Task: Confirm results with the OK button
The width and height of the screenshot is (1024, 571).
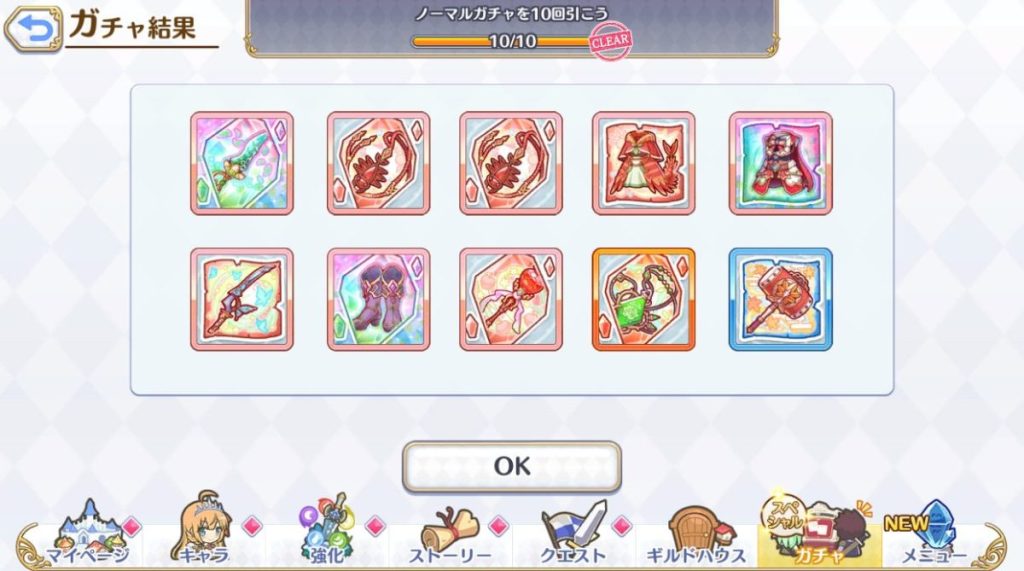Action: (x=511, y=466)
